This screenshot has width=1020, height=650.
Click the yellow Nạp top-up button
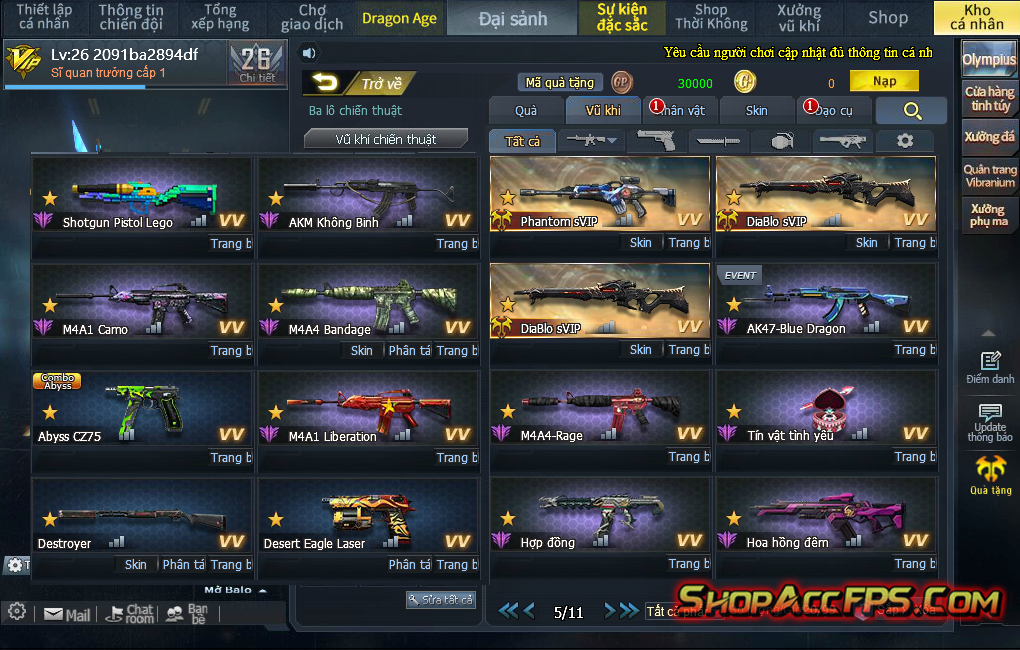pos(884,82)
